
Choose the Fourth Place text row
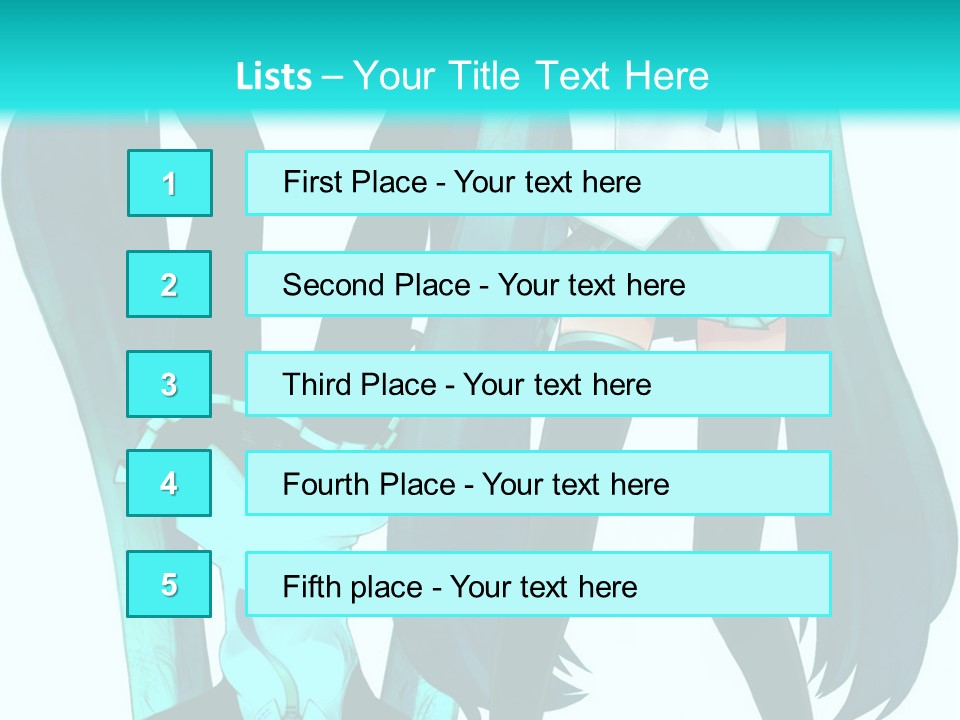538,483
